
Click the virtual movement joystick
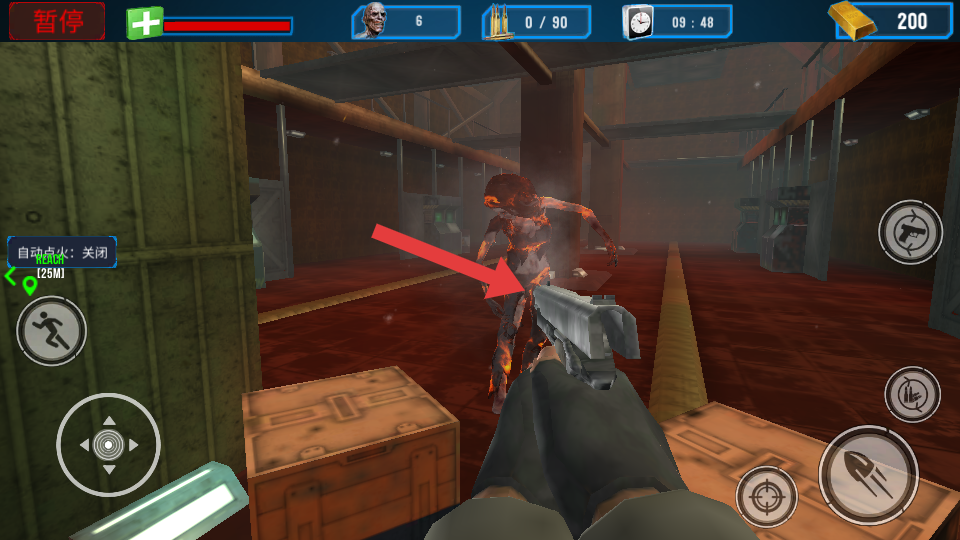pos(109,444)
